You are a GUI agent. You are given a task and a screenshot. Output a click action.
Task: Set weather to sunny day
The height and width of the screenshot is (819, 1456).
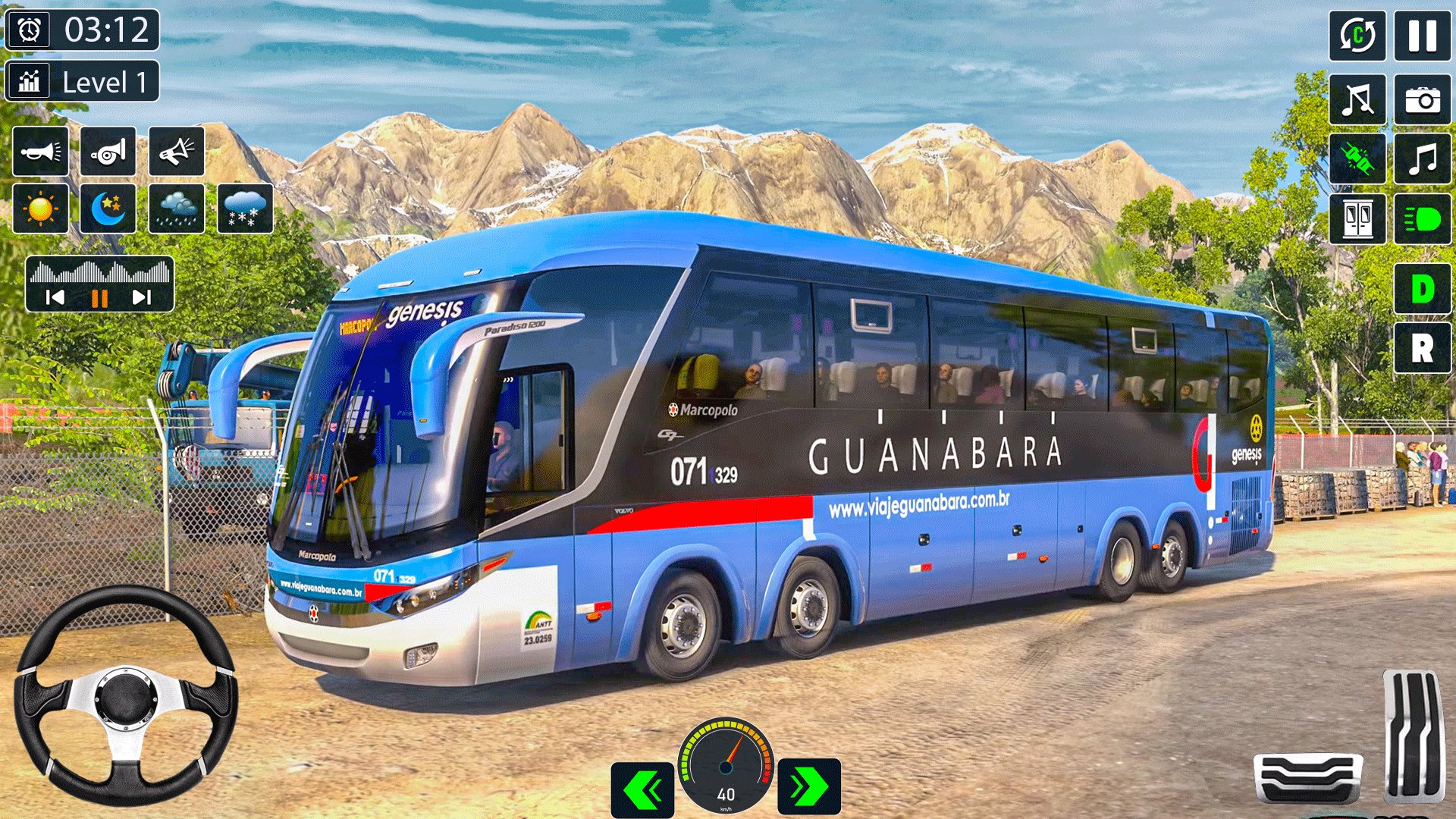point(40,209)
